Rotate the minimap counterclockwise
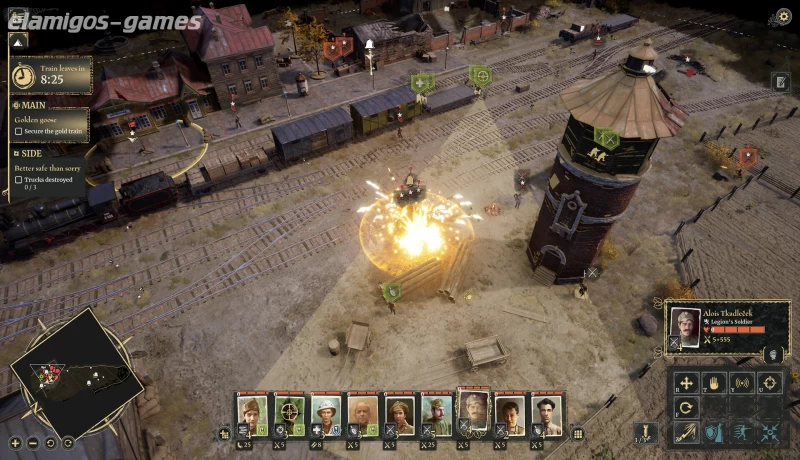 (x=50, y=442)
